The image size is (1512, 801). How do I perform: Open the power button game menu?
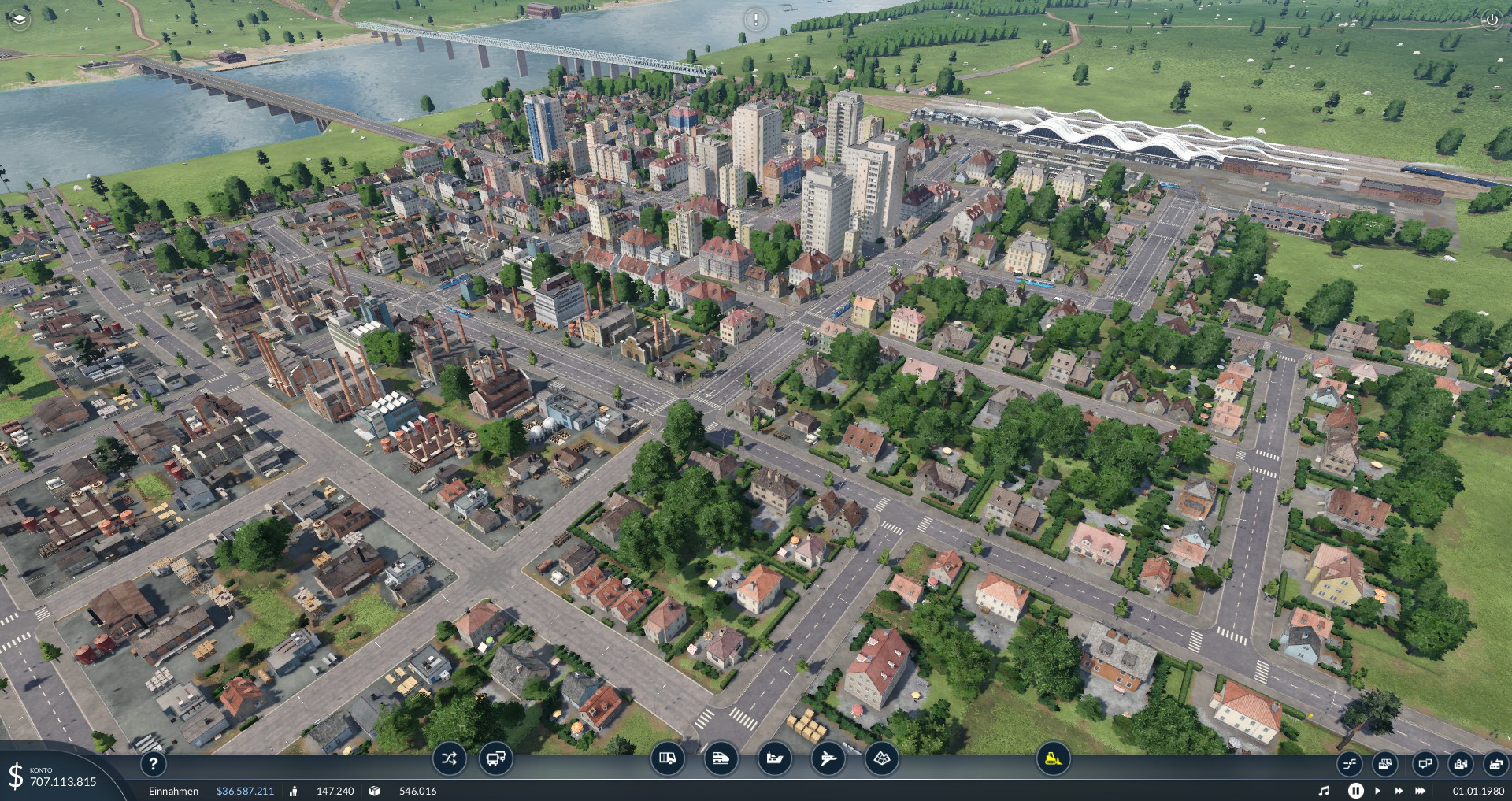point(1492,20)
